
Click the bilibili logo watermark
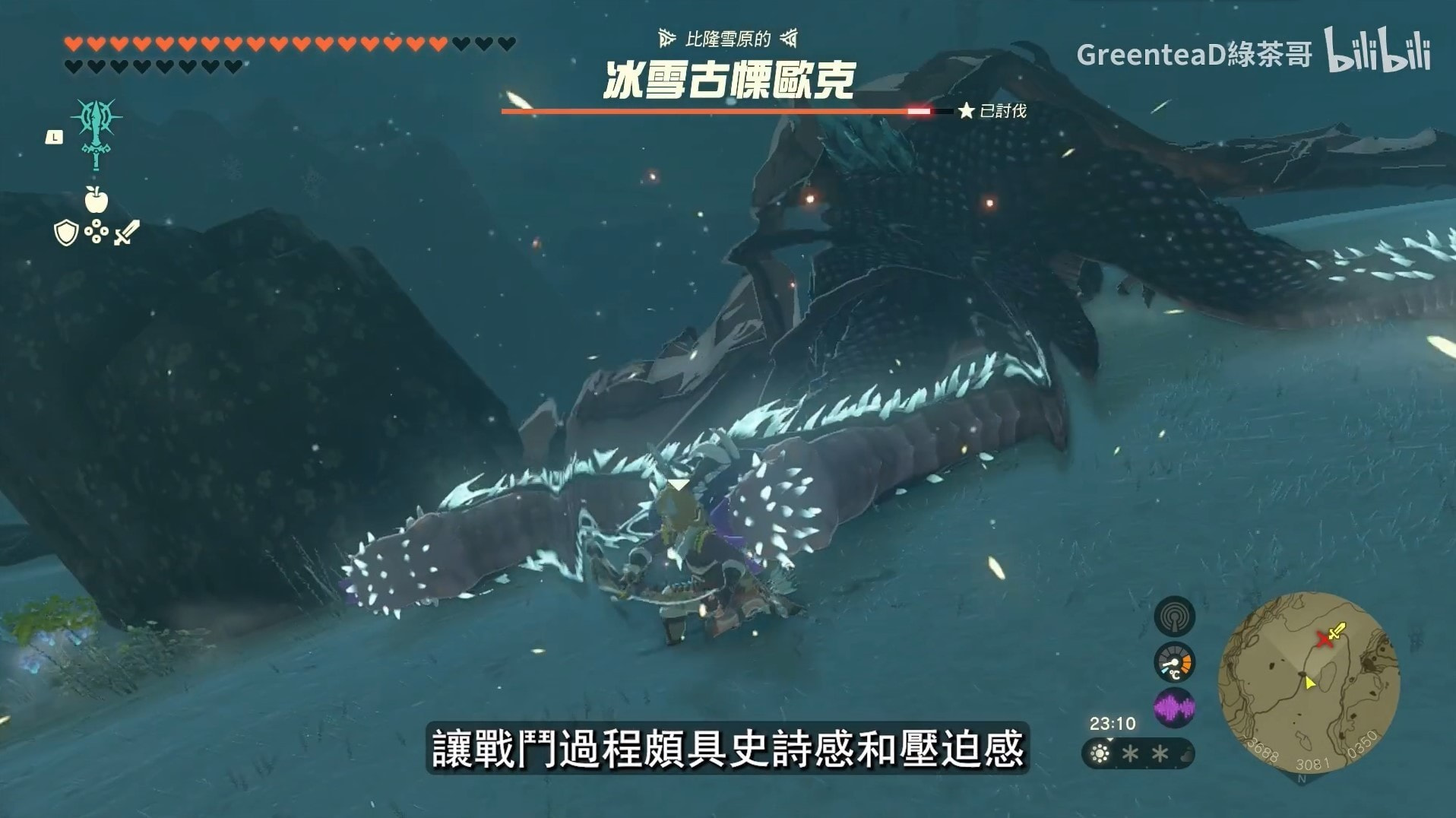tap(1378, 50)
